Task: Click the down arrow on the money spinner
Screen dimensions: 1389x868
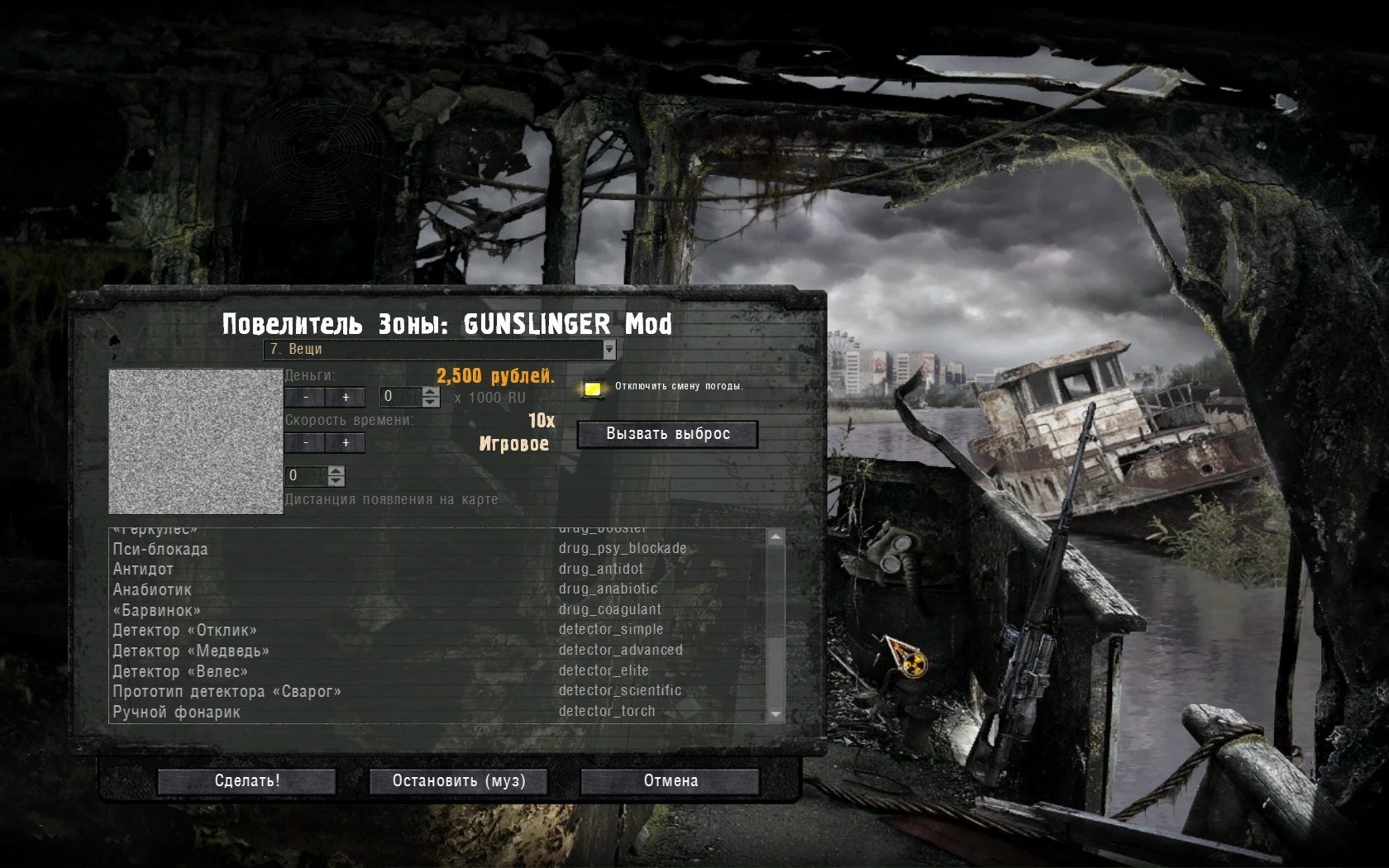Action: (430, 401)
